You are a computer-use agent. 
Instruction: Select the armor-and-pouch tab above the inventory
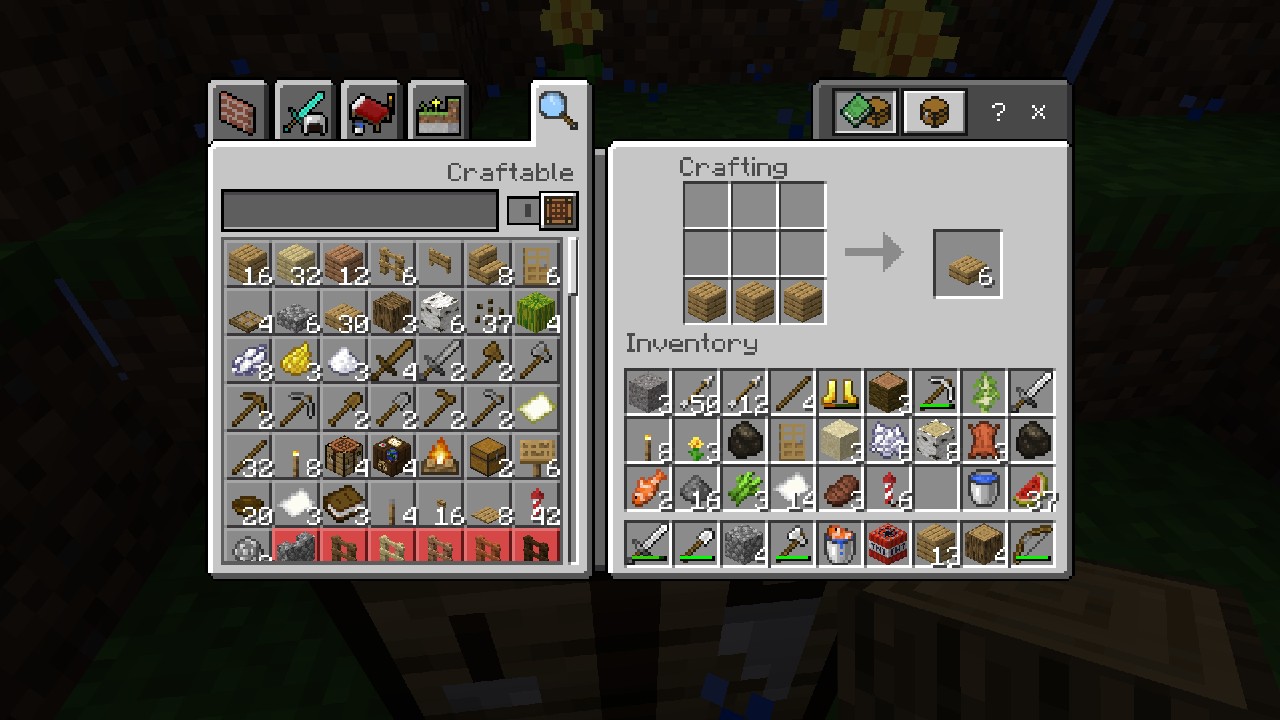862,112
